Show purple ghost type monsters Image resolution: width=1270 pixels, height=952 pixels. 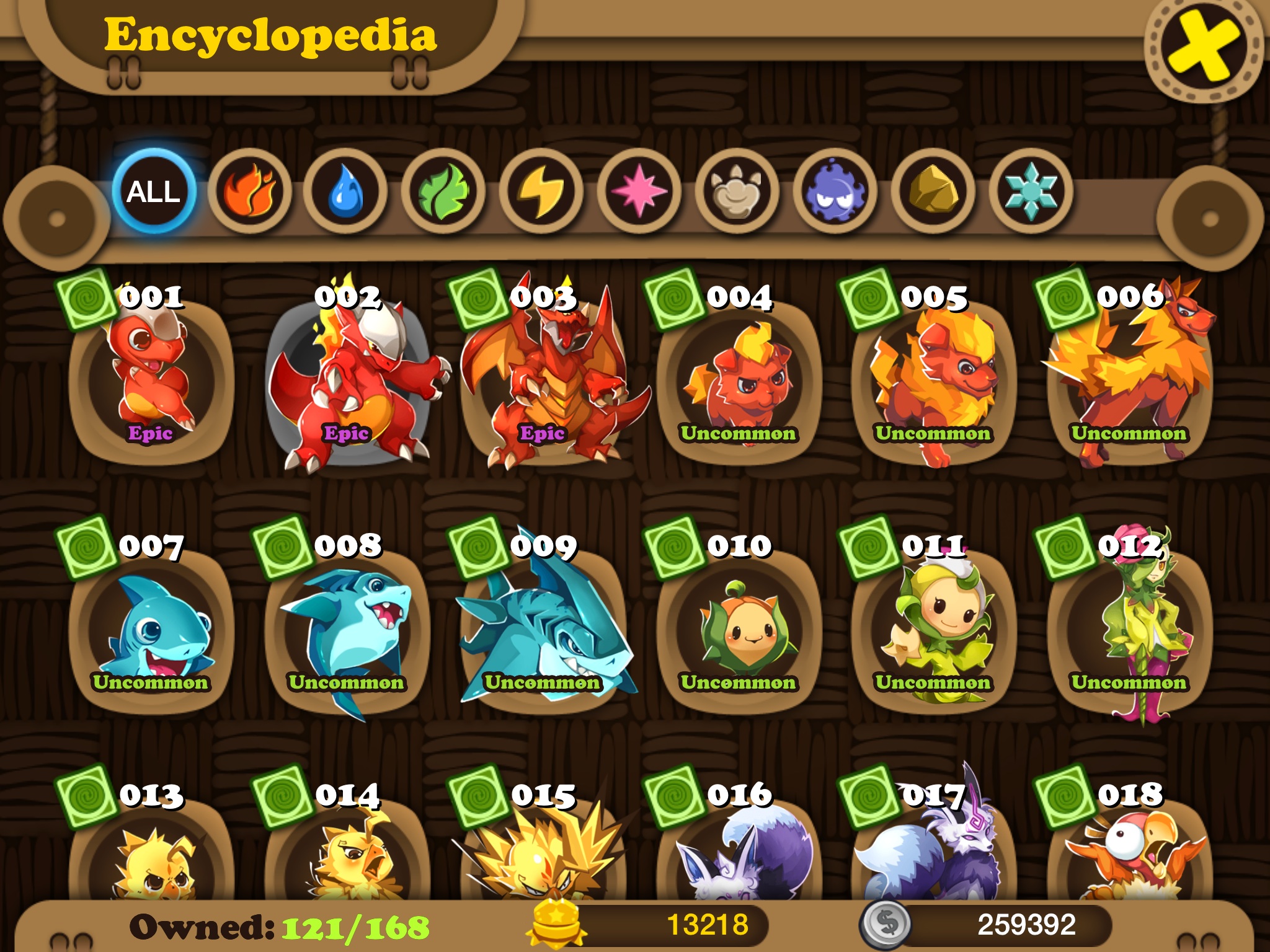coord(834,192)
